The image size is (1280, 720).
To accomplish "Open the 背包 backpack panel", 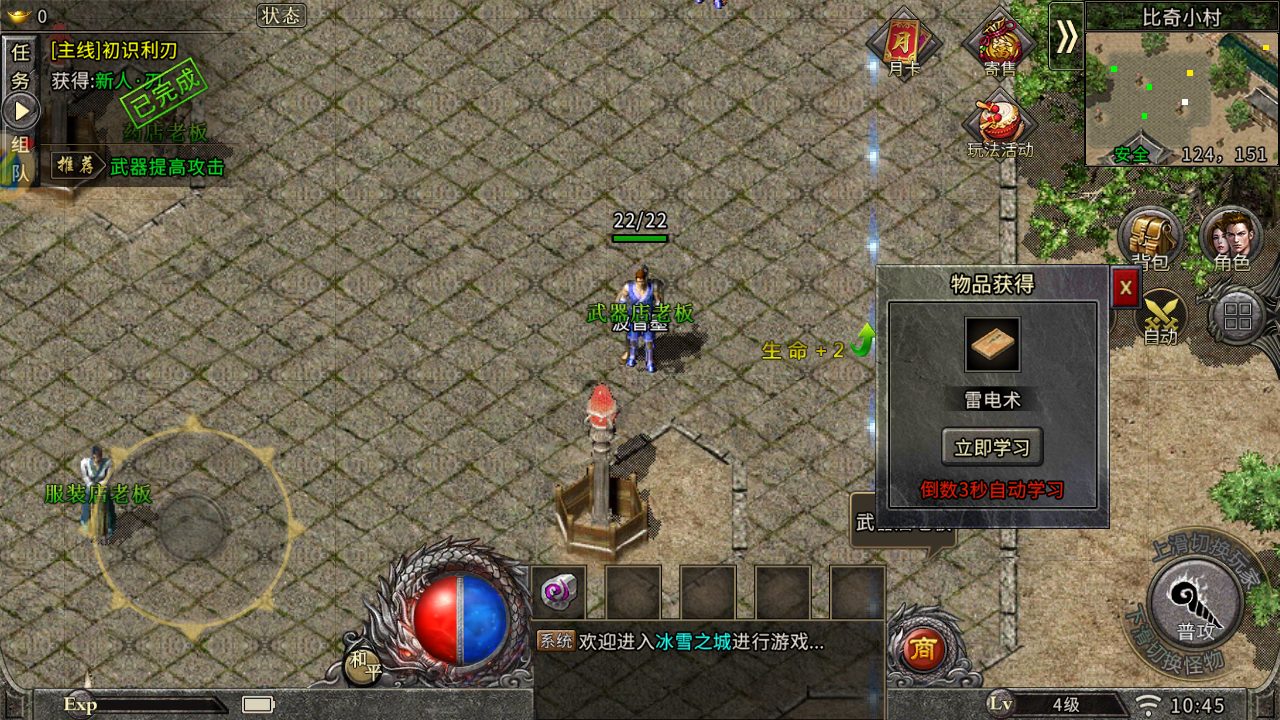I will tap(1148, 238).
